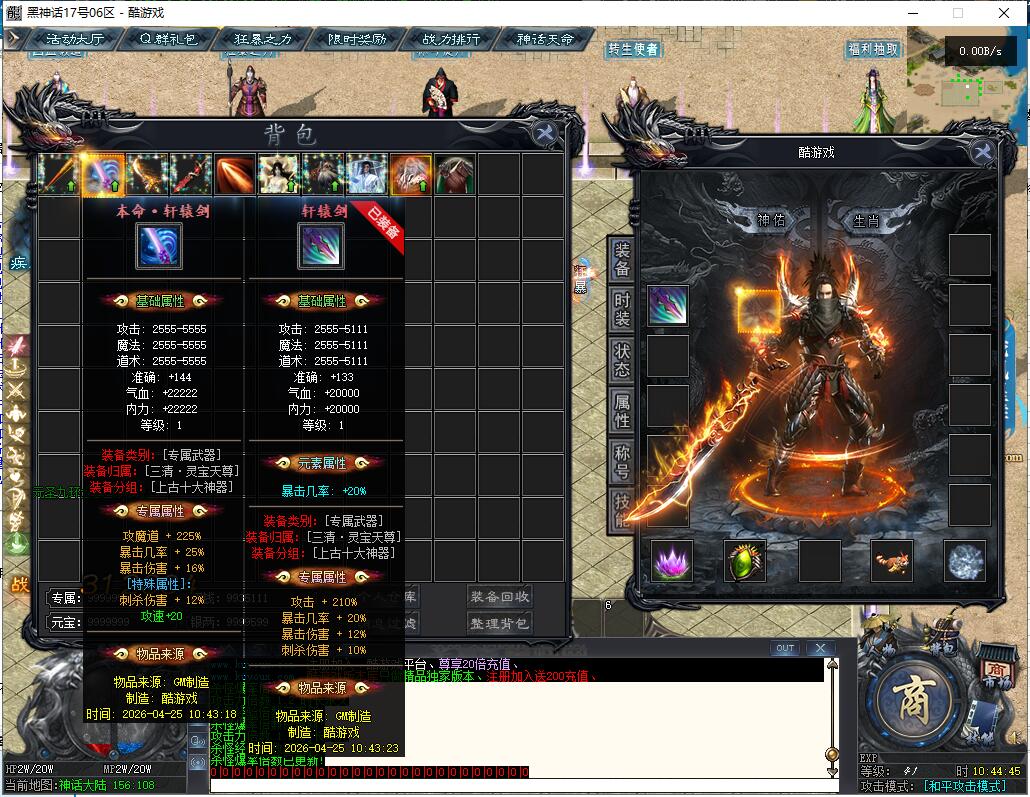Click the 整理背包 sort backpack button

point(500,623)
